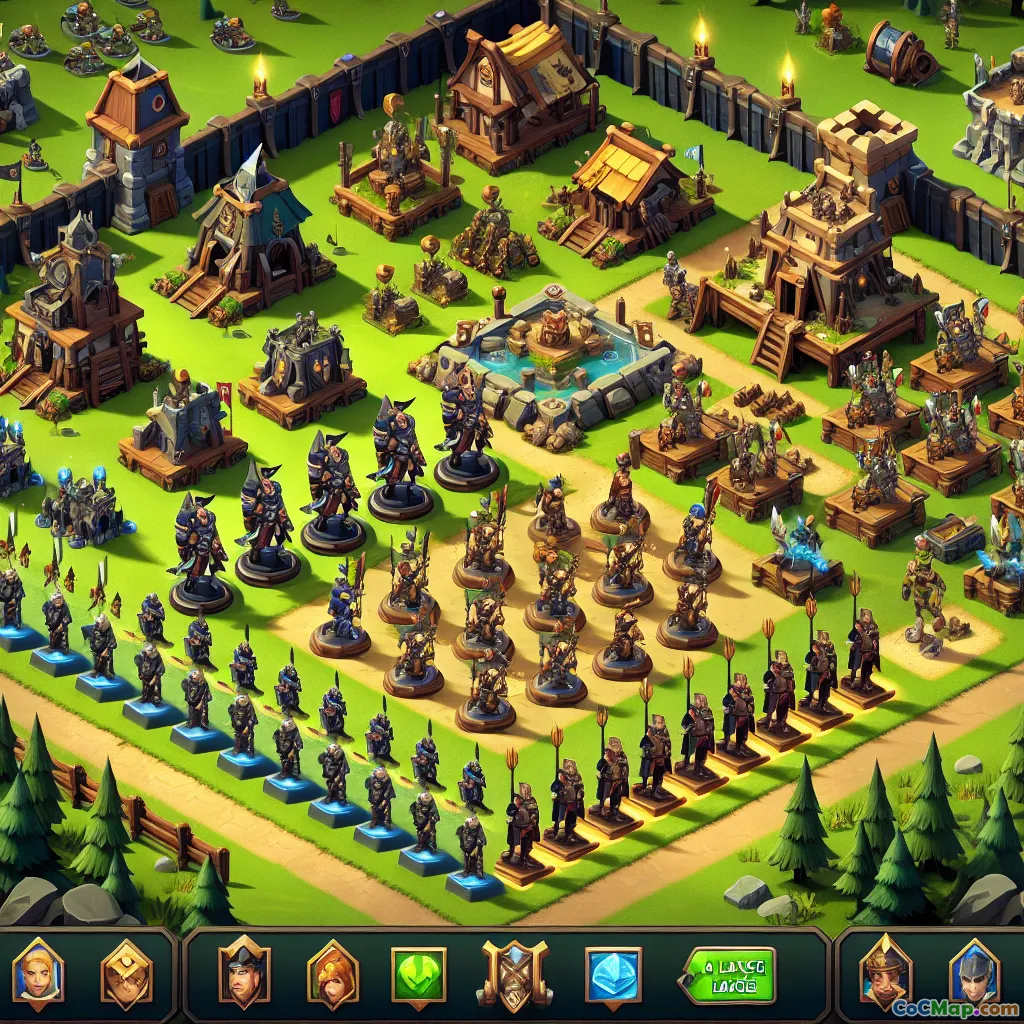Open the golden shield emblem icon
The width and height of the screenshot is (1024, 1024).
pyautogui.click(x=126, y=975)
